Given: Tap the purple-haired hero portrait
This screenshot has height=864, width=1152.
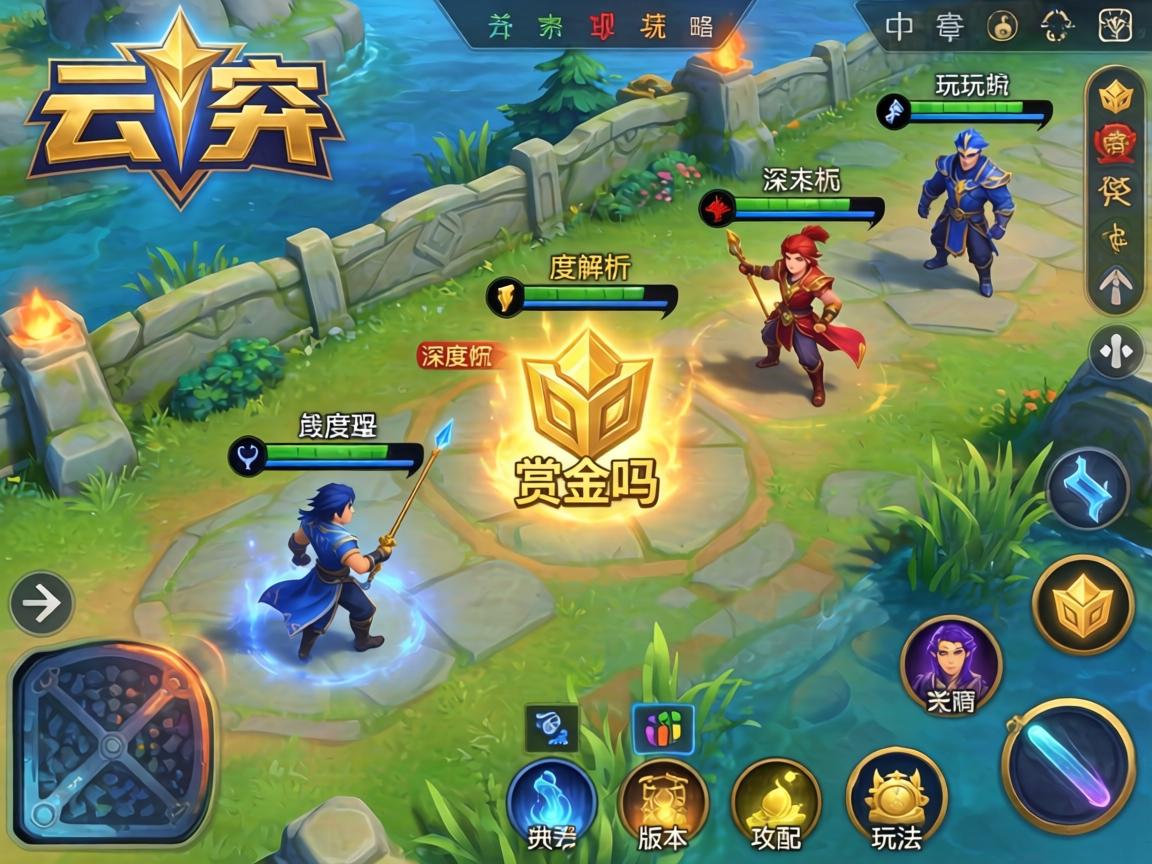Looking at the screenshot, I should coord(951,663).
